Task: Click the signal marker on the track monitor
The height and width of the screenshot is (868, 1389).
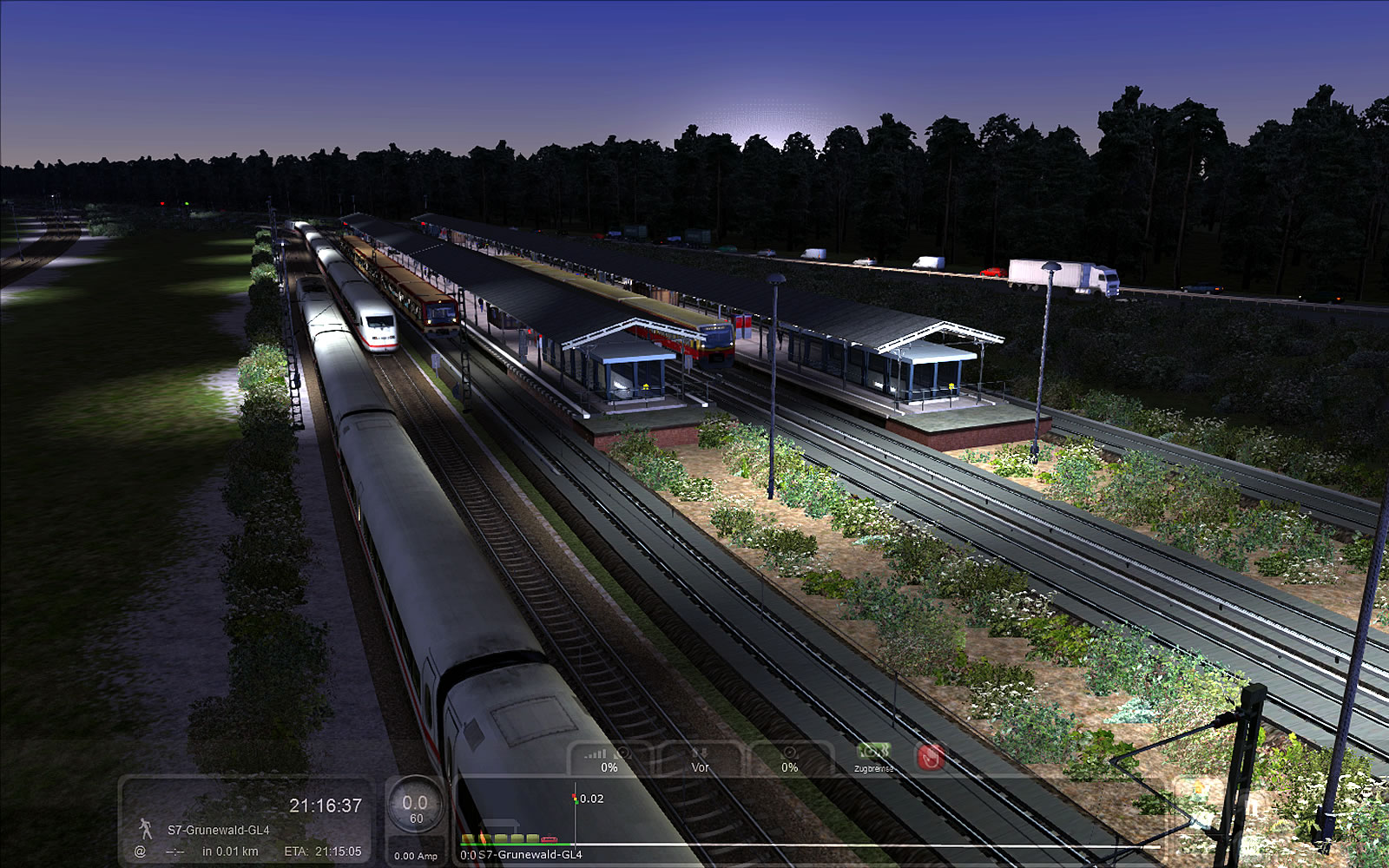Action: (x=575, y=799)
